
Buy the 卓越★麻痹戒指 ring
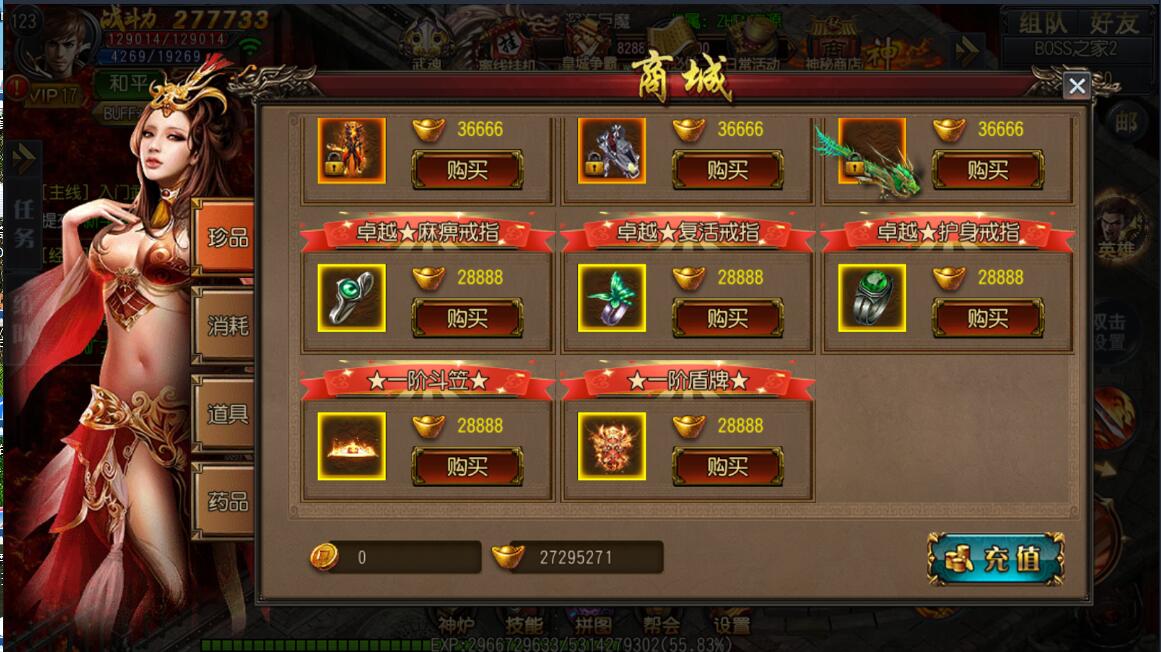[468, 319]
